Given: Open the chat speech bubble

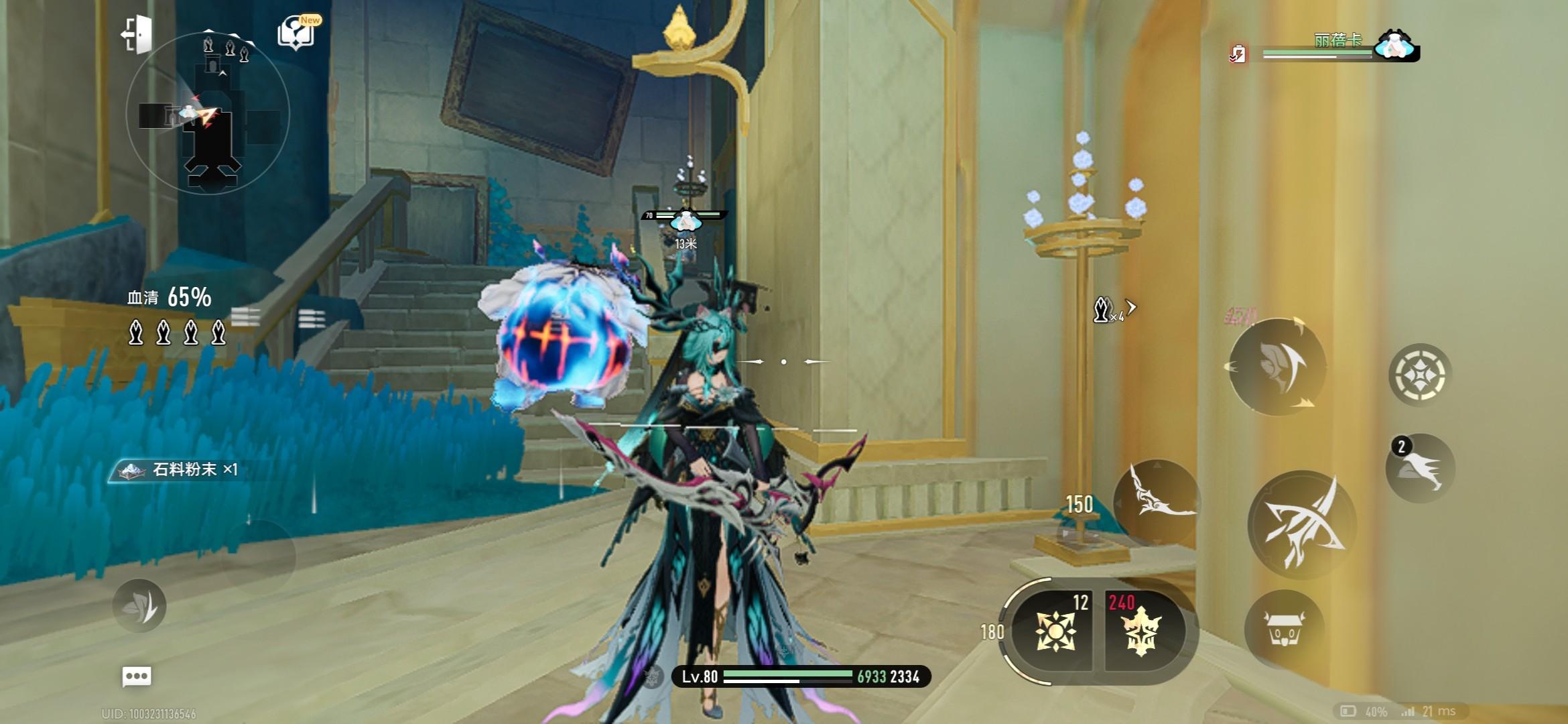Looking at the screenshot, I should coord(137,676).
